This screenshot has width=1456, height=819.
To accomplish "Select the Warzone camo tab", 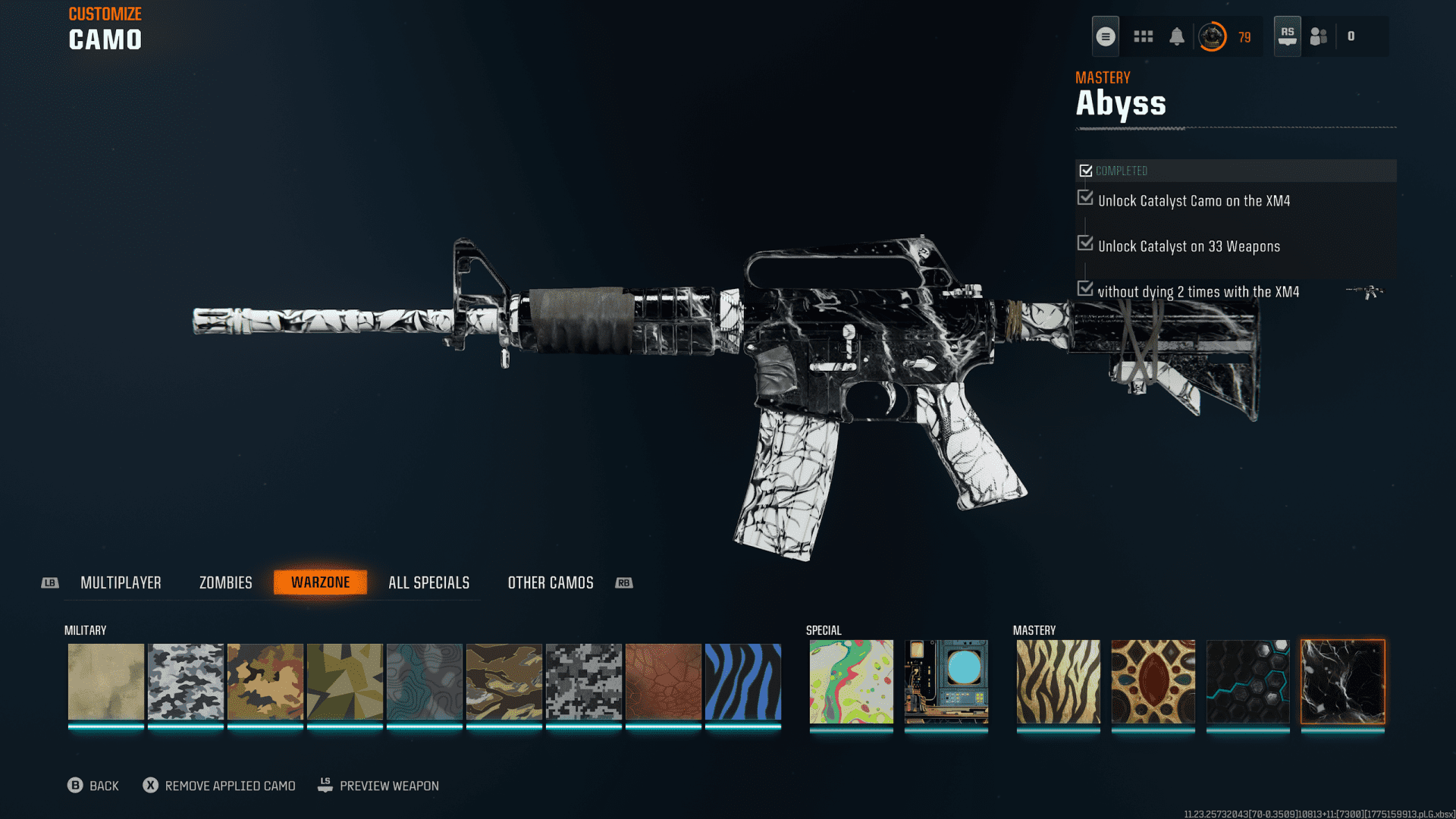I will 320,582.
